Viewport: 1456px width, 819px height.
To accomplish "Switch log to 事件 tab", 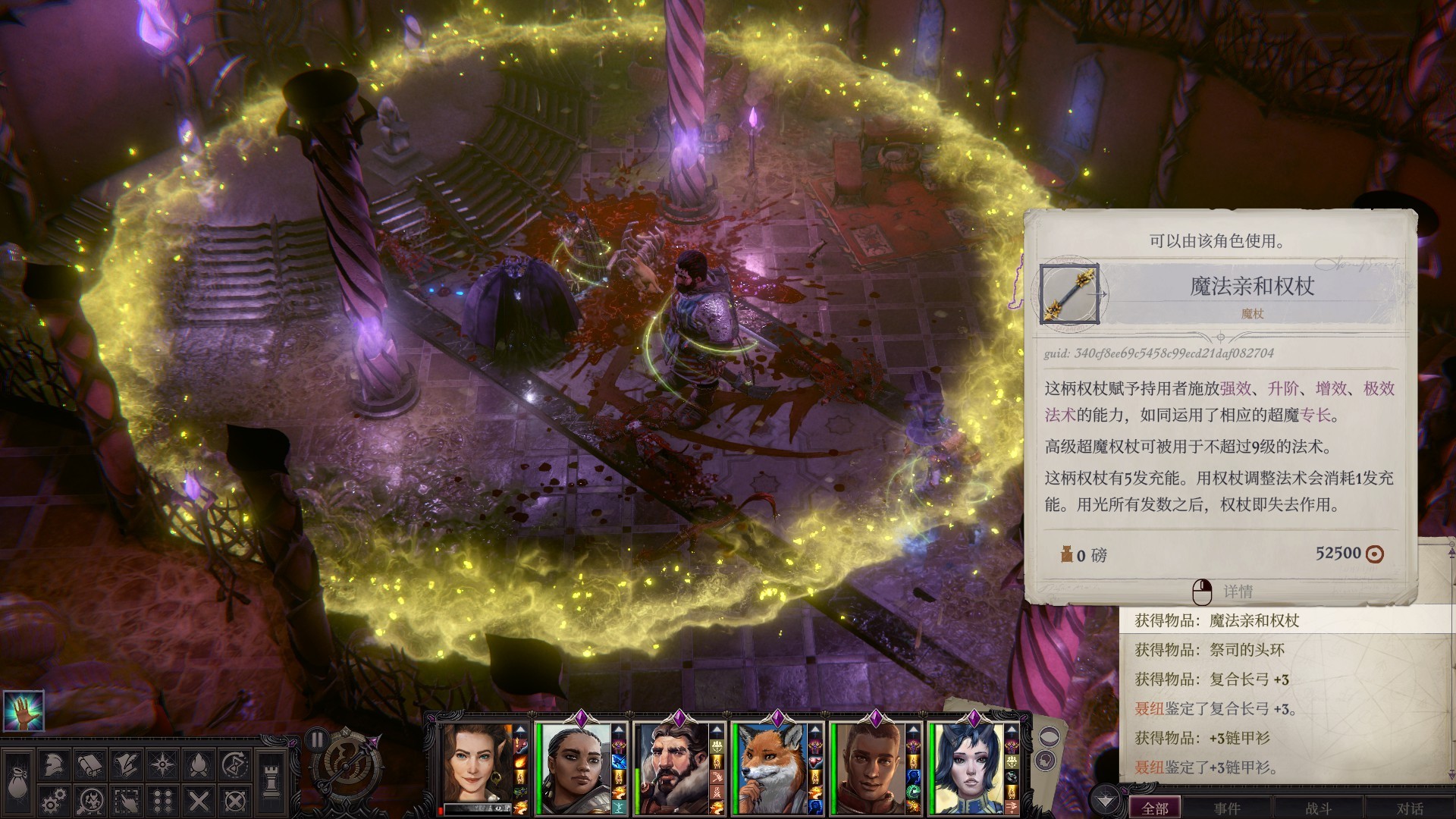I will pyautogui.click(x=1227, y=808).
